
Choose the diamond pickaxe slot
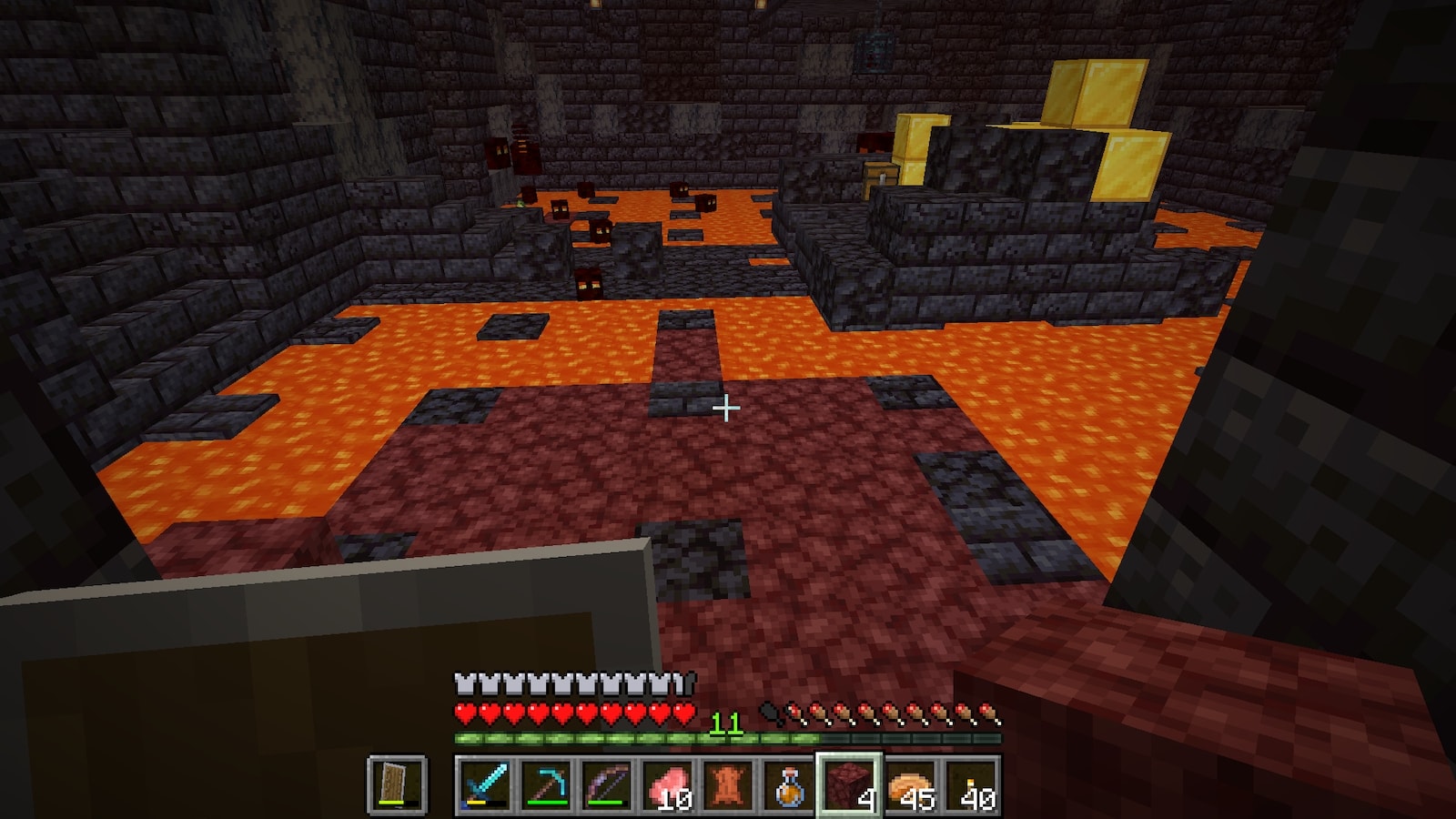[x=546, y=784]
